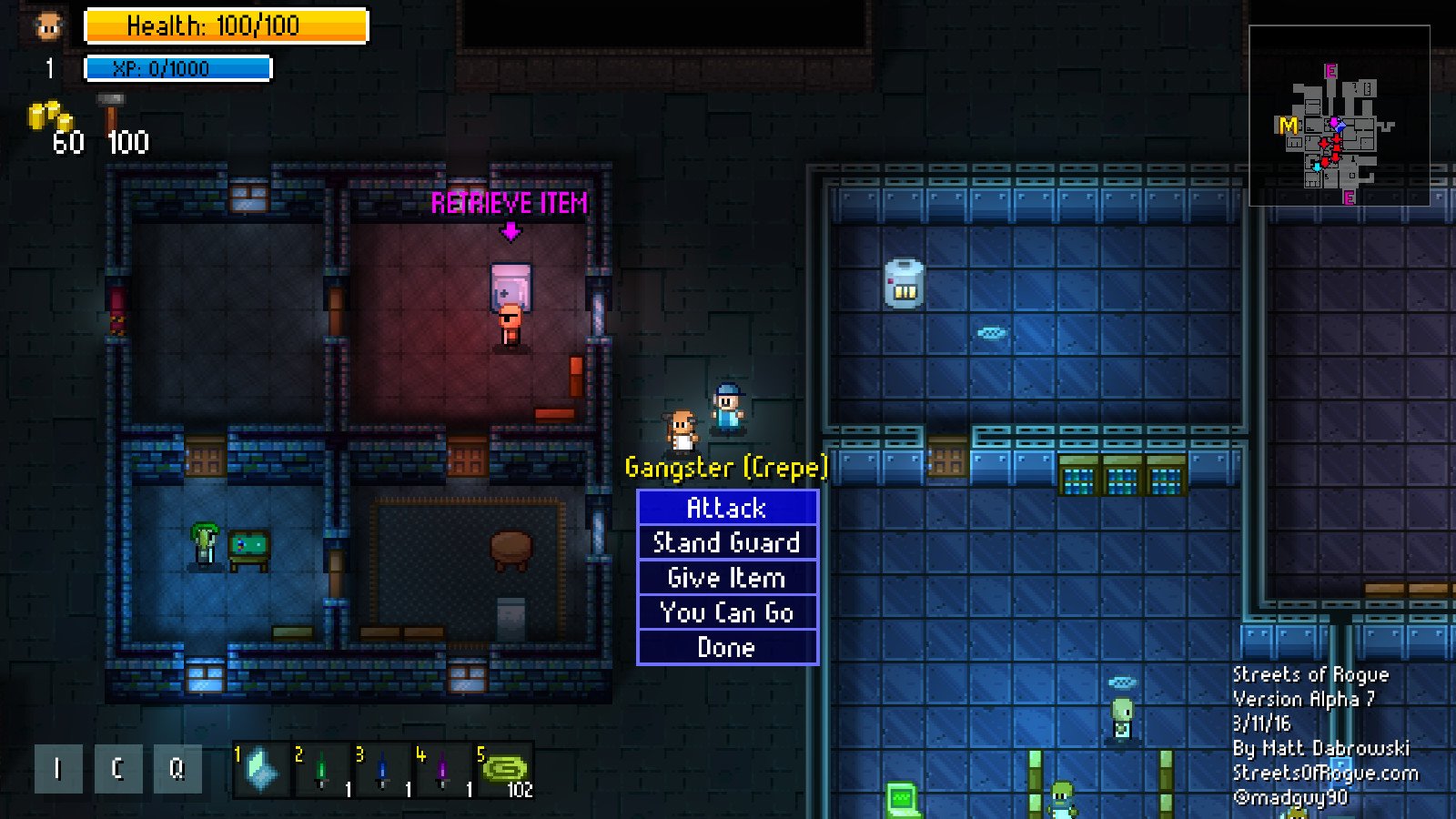Dismiss the menu by clicking Done
The height and width of the screenshot is (819, 1456).
point(727,647)
